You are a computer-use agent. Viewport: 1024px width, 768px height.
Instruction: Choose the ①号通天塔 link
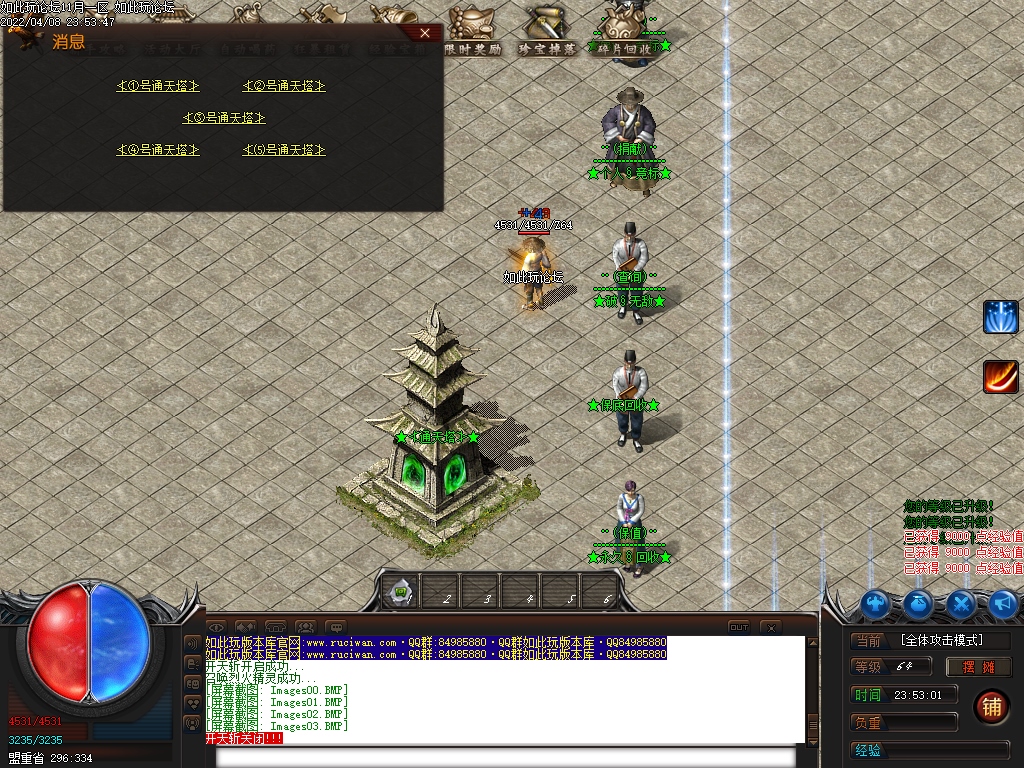[x=158, y=86]
